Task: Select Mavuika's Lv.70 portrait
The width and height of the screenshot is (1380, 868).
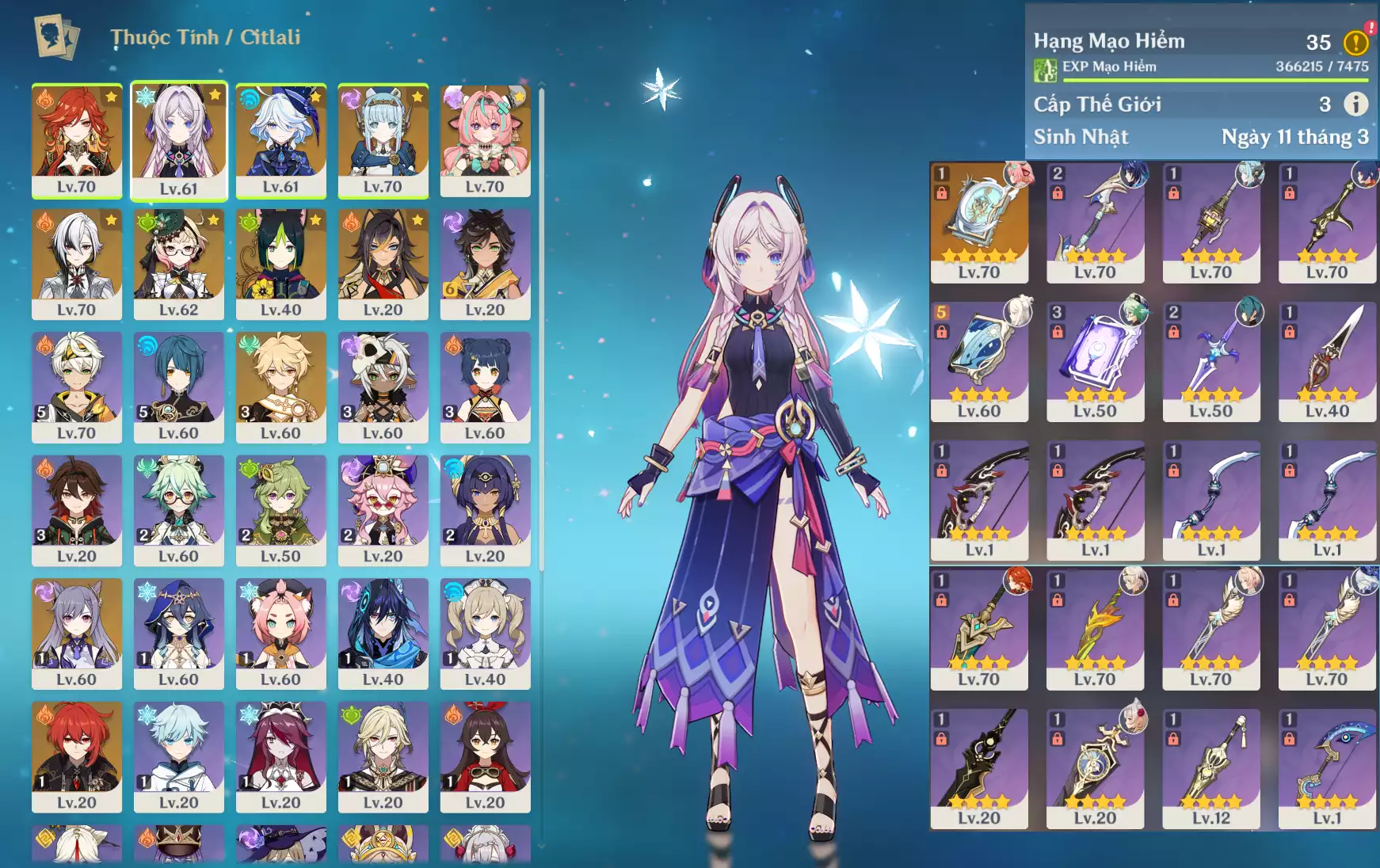Action: click(77, 139)
